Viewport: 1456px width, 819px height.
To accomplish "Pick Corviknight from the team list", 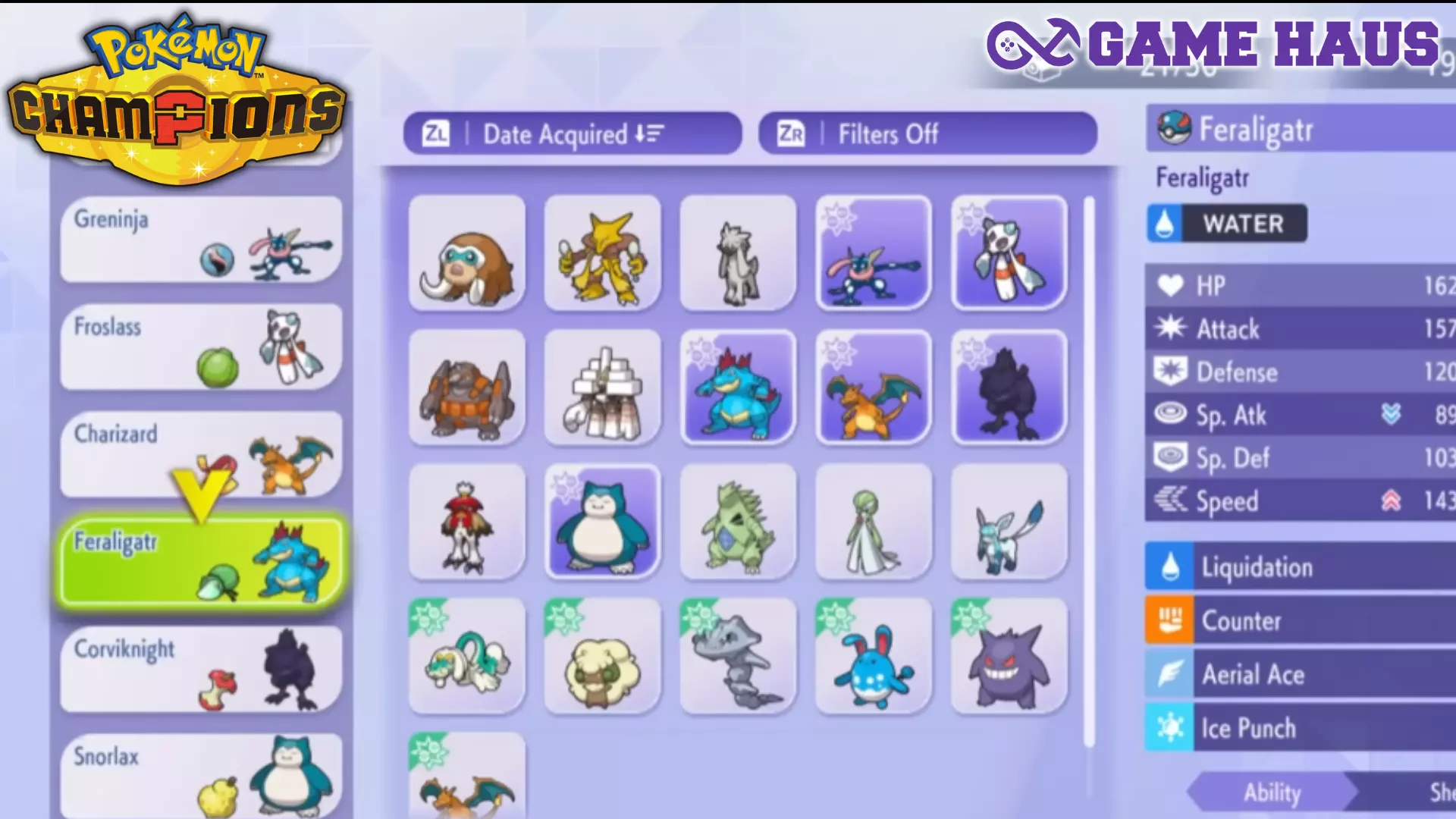I will pyautogui.click(x=201, y=669).
